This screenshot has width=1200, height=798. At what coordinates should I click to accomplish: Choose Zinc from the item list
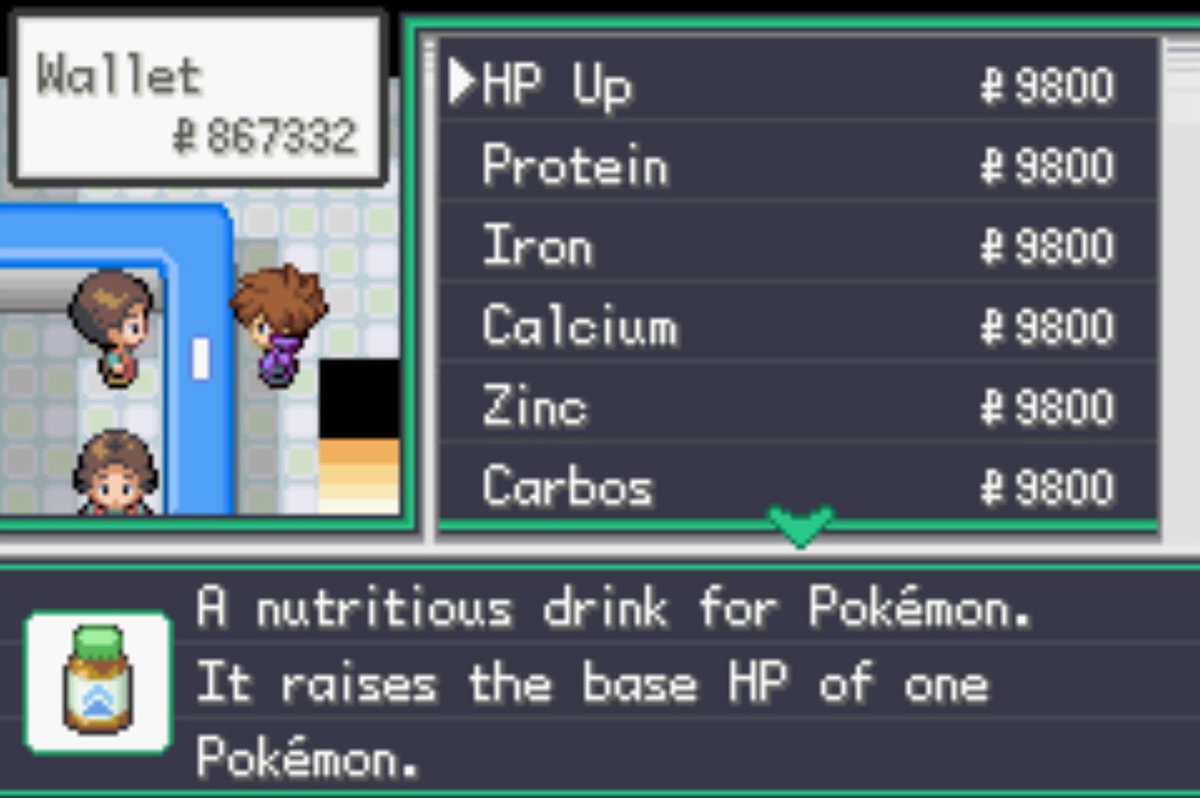534,407
